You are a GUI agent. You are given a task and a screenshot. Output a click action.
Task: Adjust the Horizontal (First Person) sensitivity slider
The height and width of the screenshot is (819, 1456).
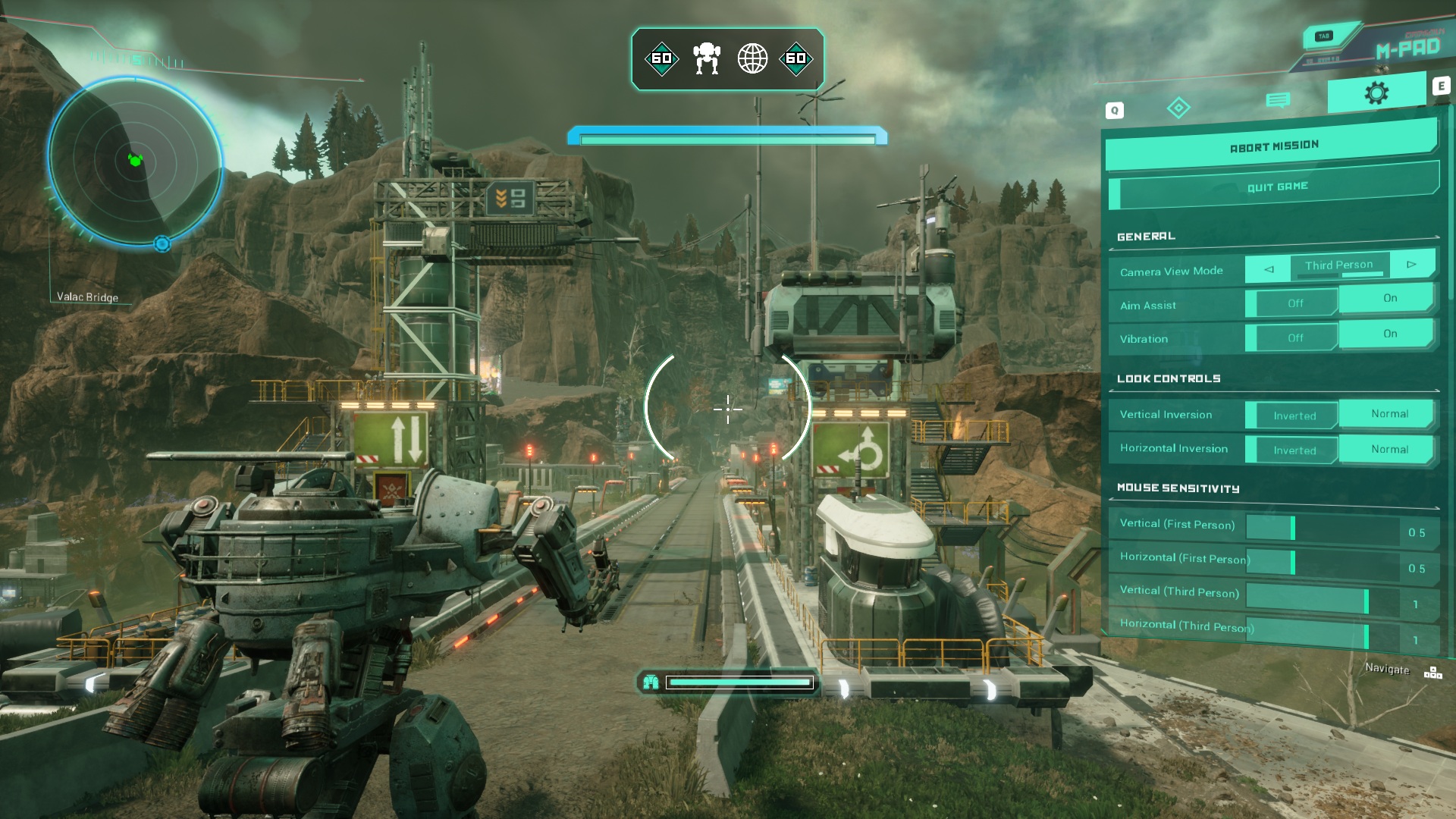[x=1293, y=563]
